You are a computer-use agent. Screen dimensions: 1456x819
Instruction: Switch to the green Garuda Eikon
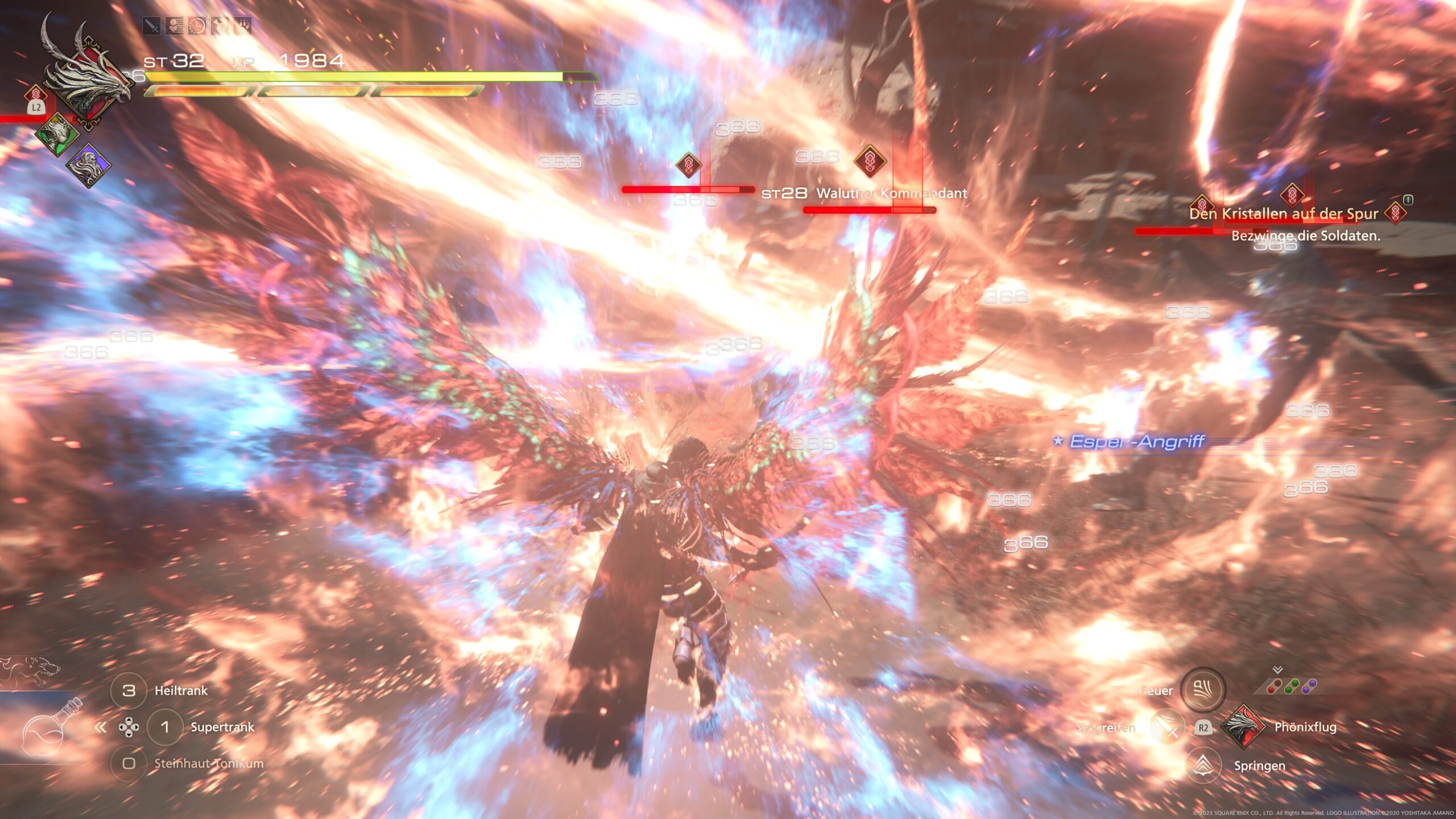(x=57, y=134)
